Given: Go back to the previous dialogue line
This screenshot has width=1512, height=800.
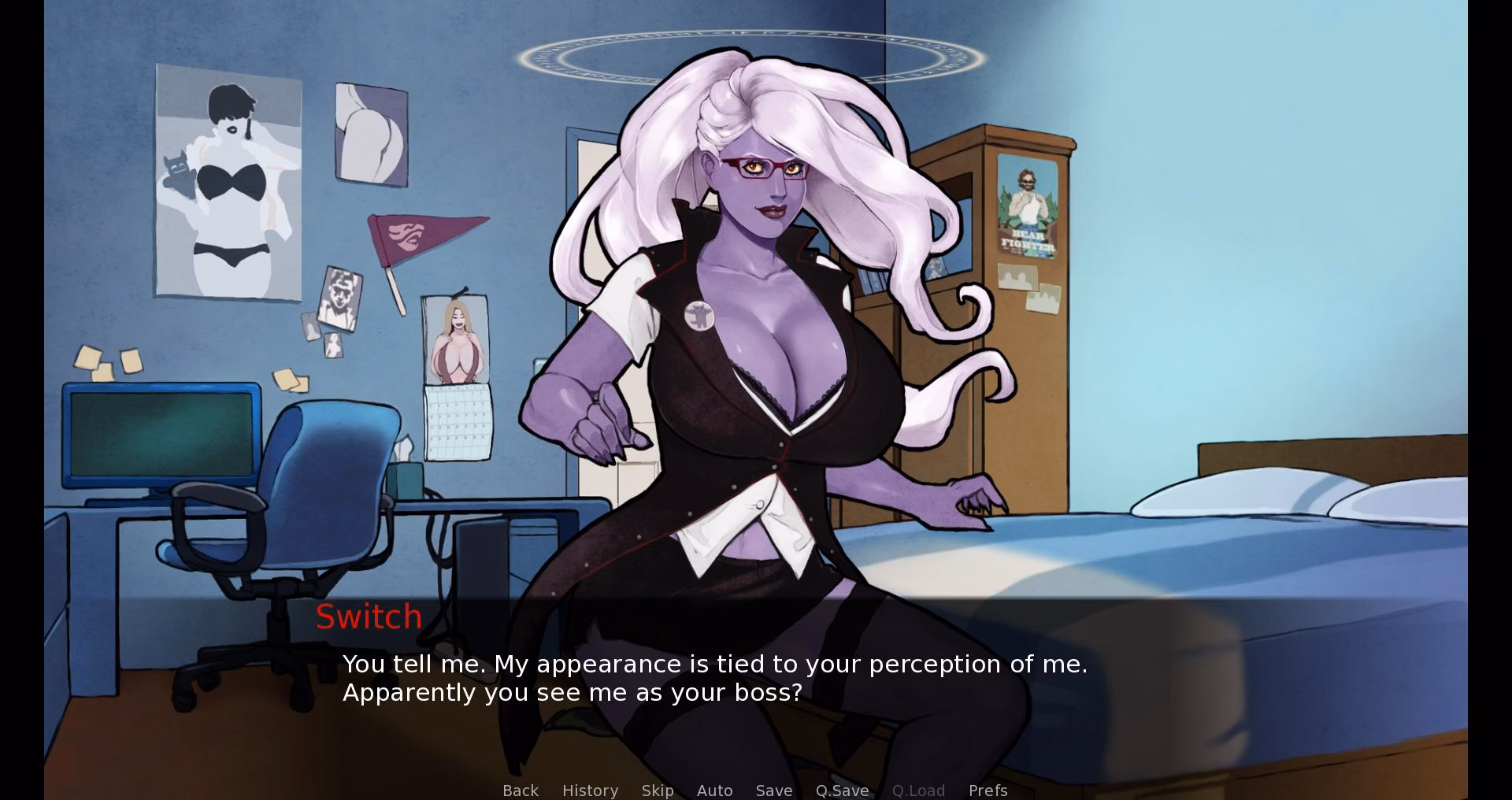Looking at the screenshot, I should tap(521, 791).
